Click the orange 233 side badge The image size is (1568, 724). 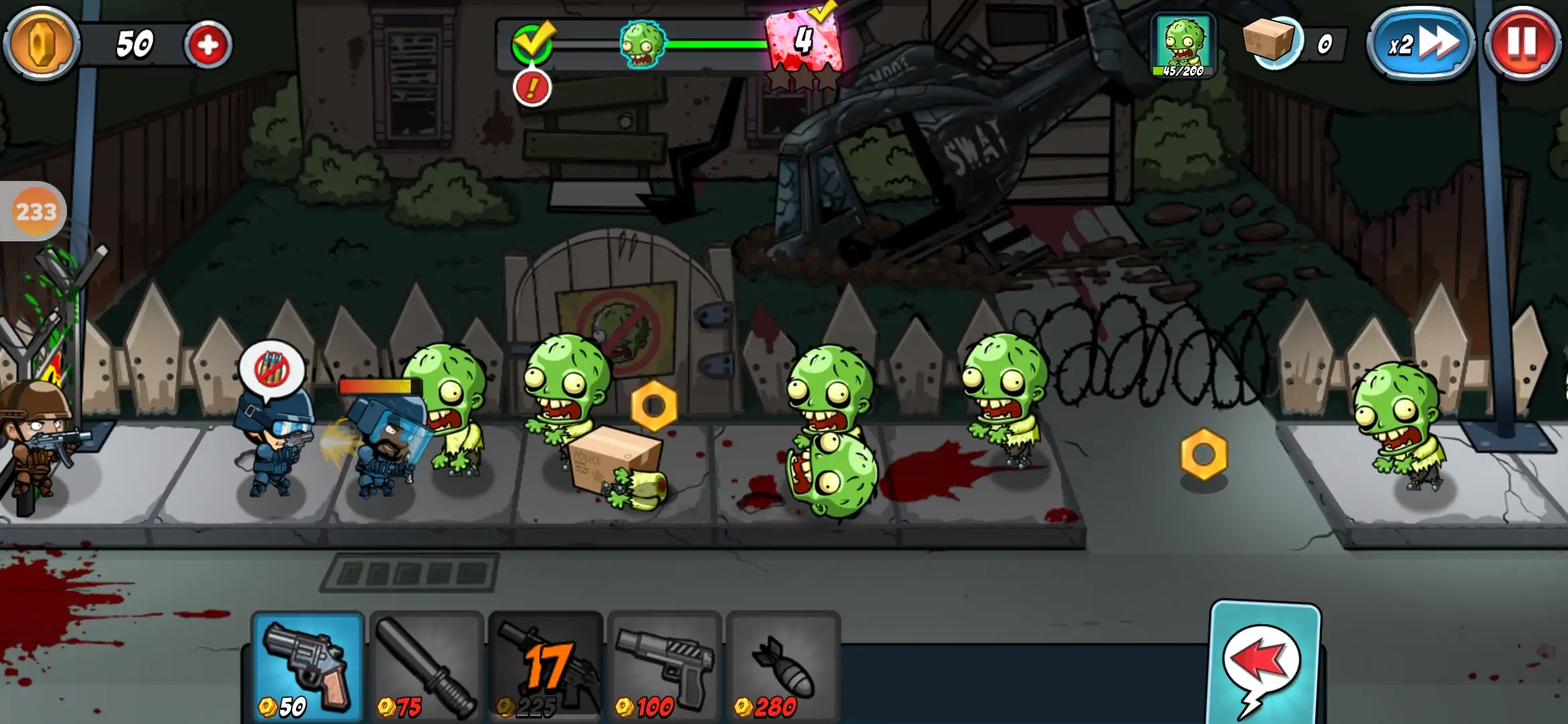pyautogui.click(x=35, y=212)
